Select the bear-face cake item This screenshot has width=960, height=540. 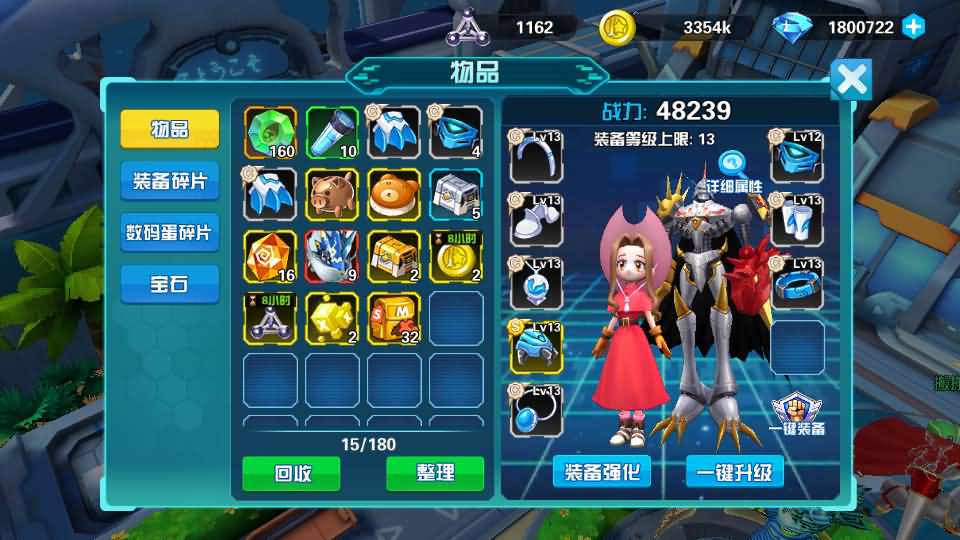394,194
